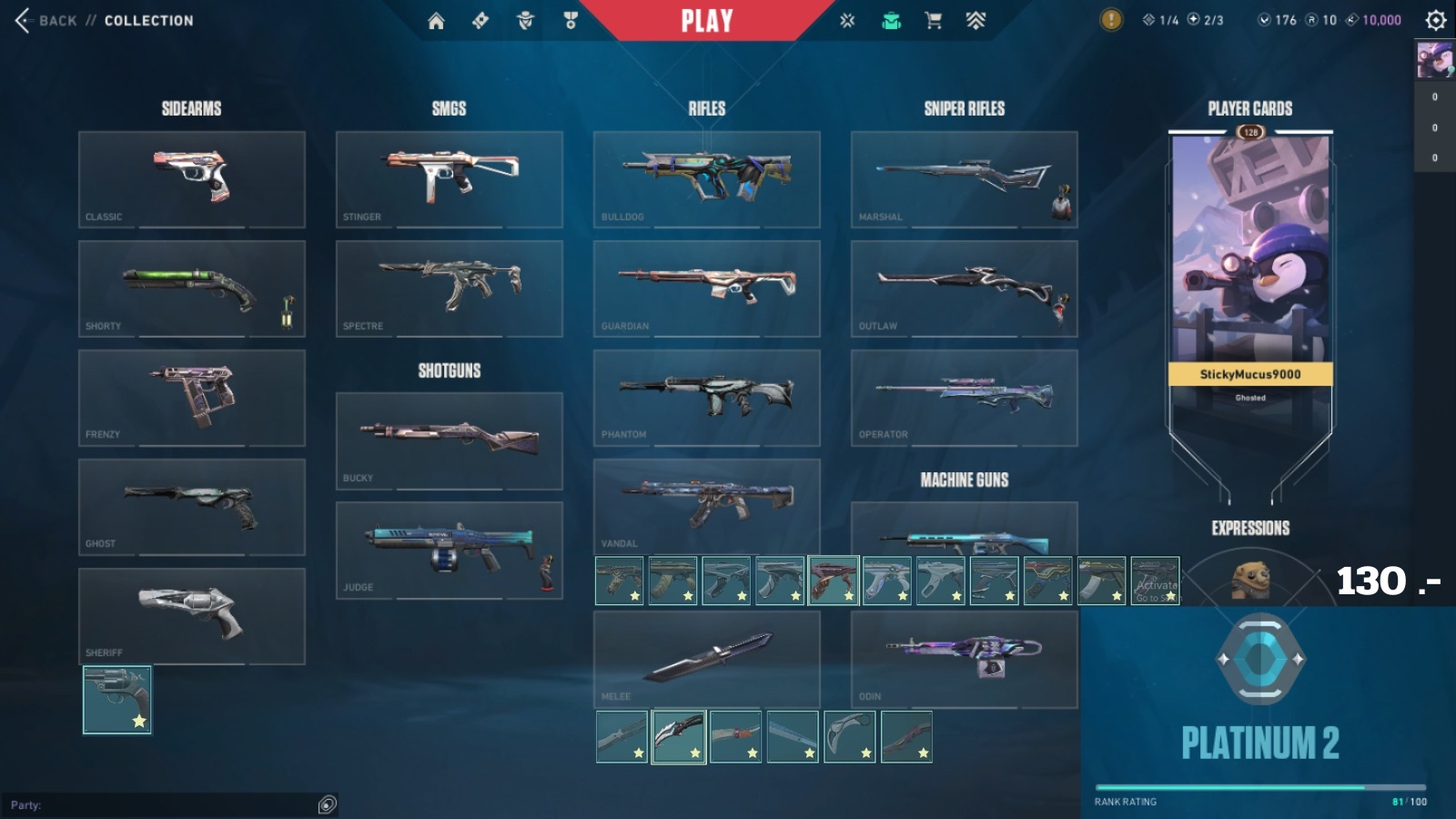The image size is (1456, 819).
Task: Open the Operator sniper rifle slot
Action: click(964, 398)
